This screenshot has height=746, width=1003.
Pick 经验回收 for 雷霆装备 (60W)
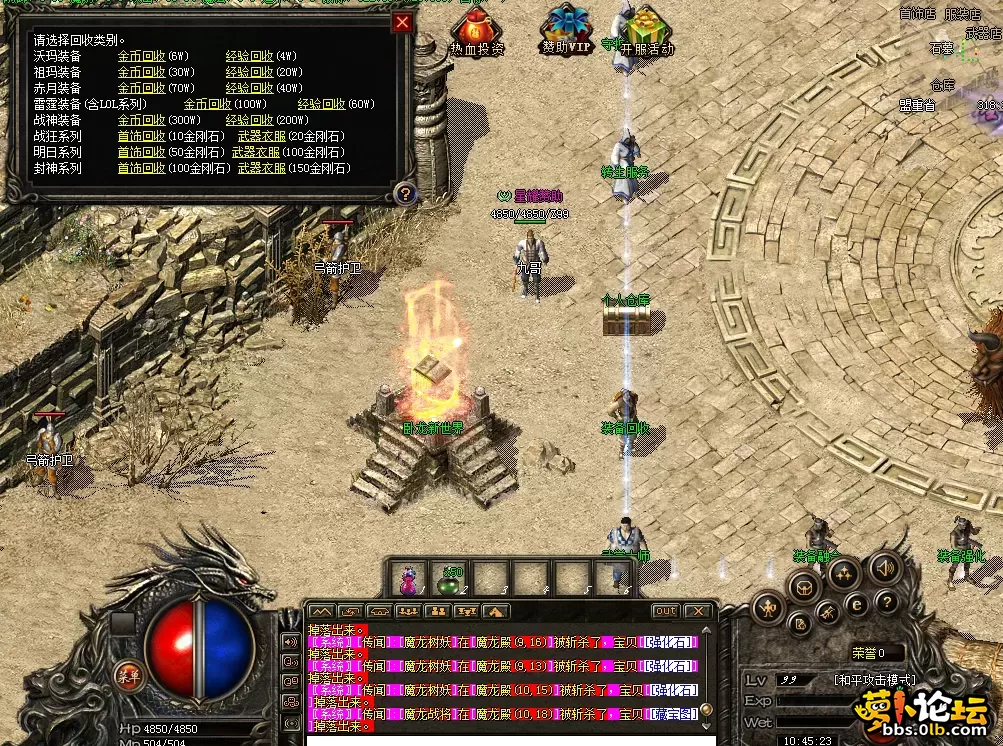pyautogui.click(x=321, y=104)
